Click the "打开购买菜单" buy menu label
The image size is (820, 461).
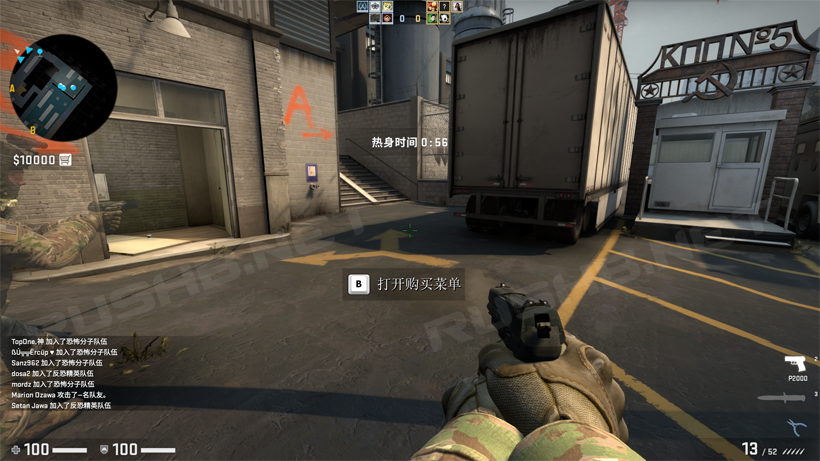point(418,285)
